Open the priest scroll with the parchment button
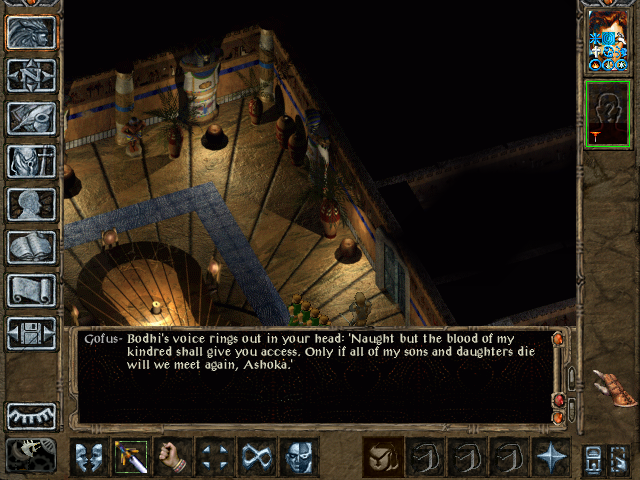The width and height of the screenshot is (640, 480). 31,290
